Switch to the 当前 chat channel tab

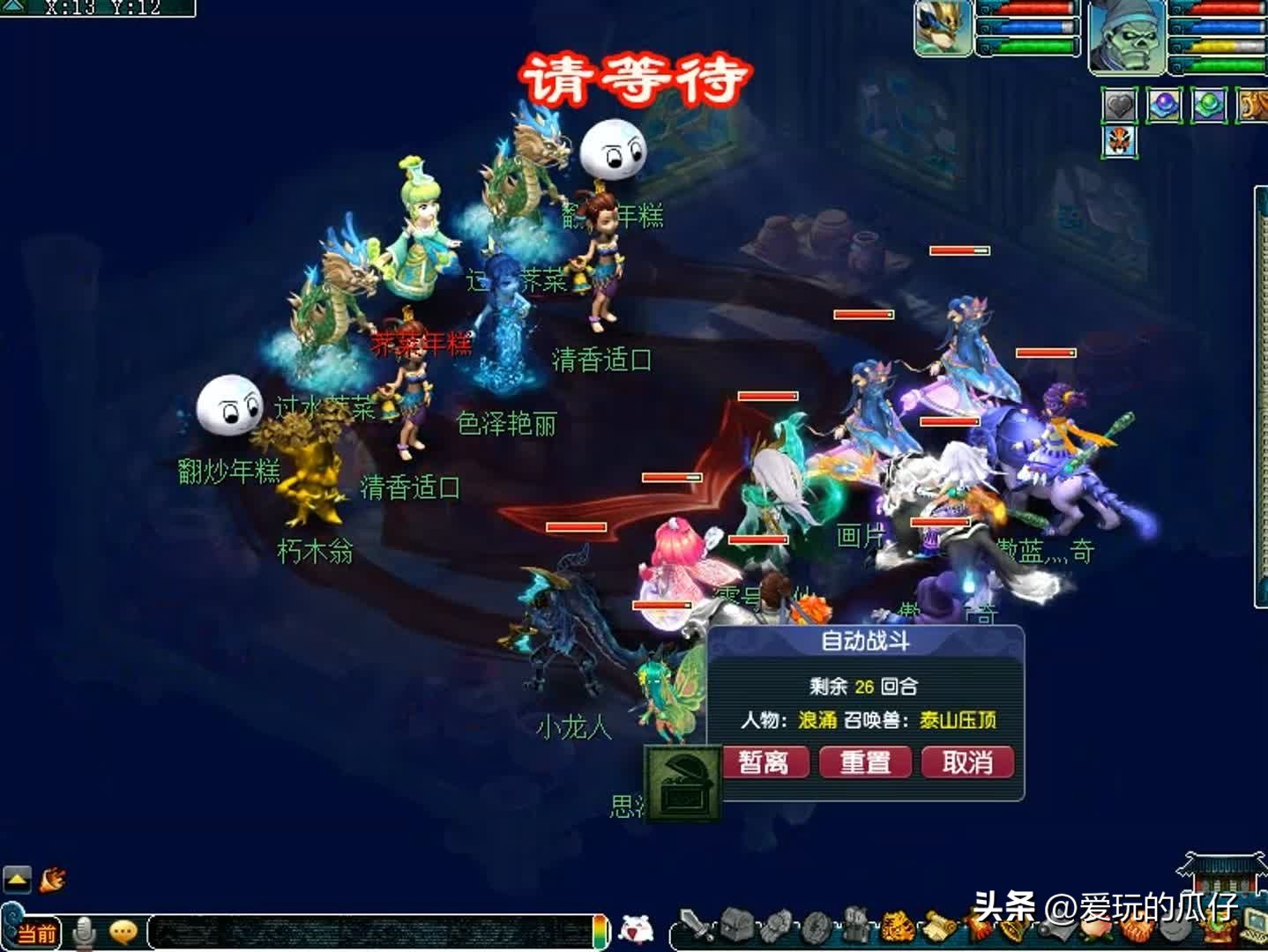pyautogui.click(x=36, y=933)
